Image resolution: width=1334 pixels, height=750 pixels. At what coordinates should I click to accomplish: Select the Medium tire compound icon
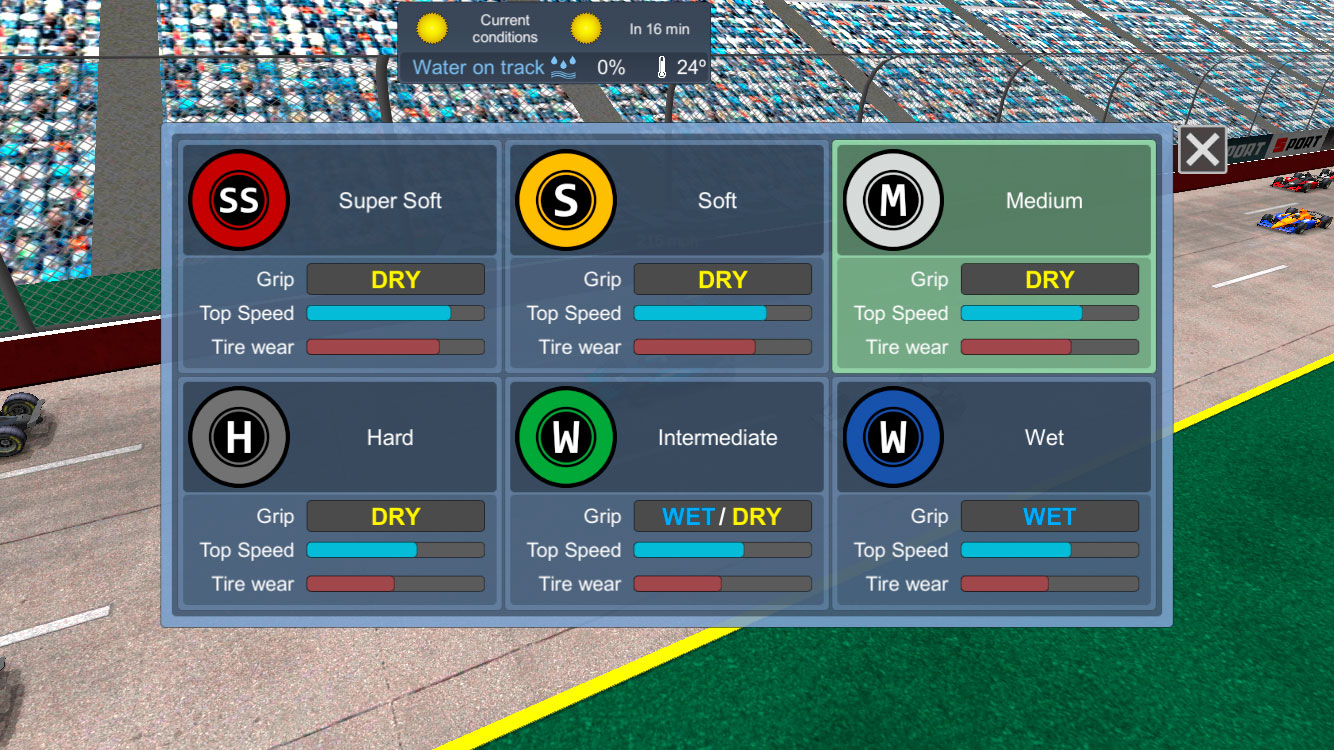893,199
